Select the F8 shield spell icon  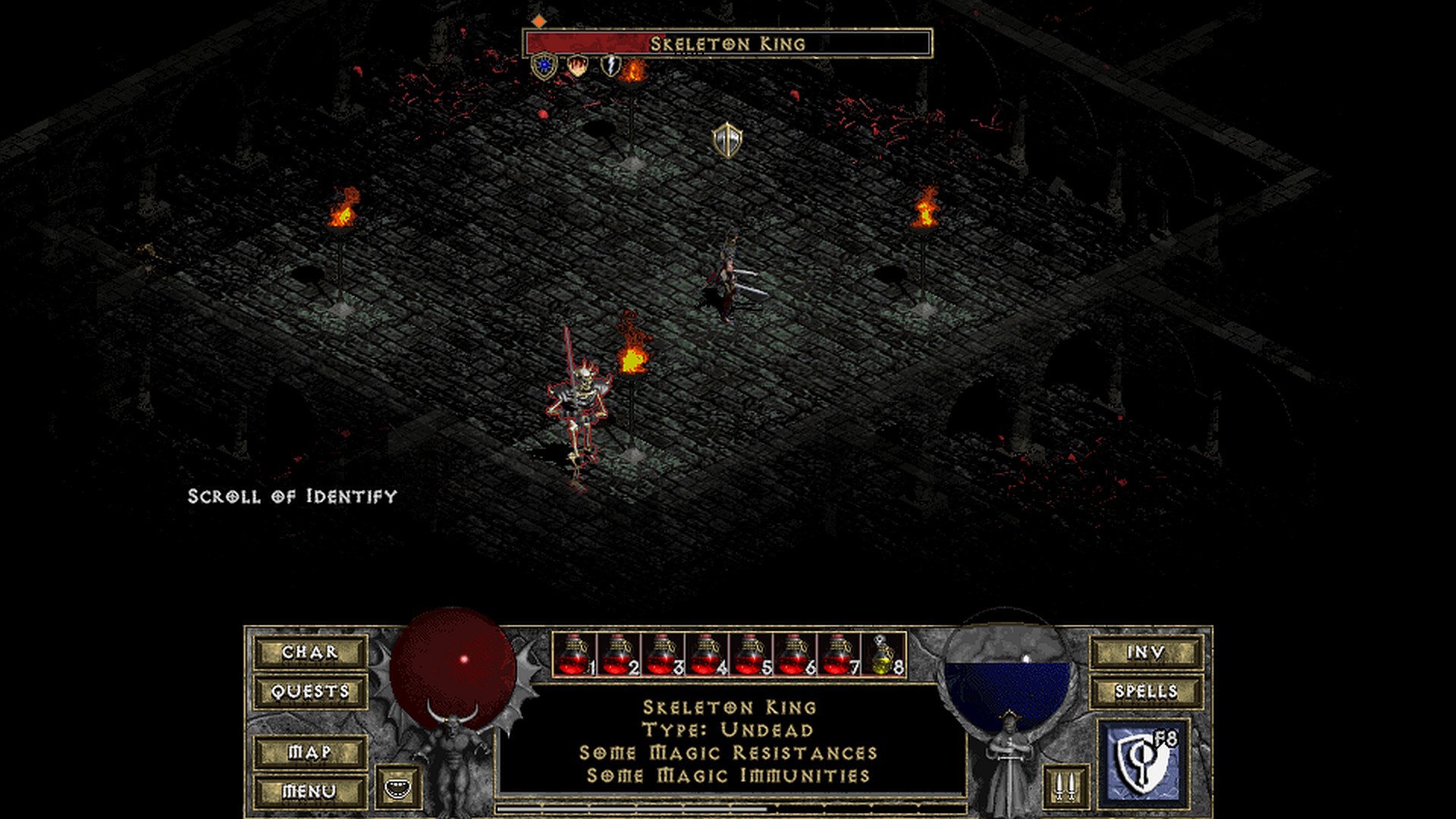pyautogui.click(x=1143, y=761)
